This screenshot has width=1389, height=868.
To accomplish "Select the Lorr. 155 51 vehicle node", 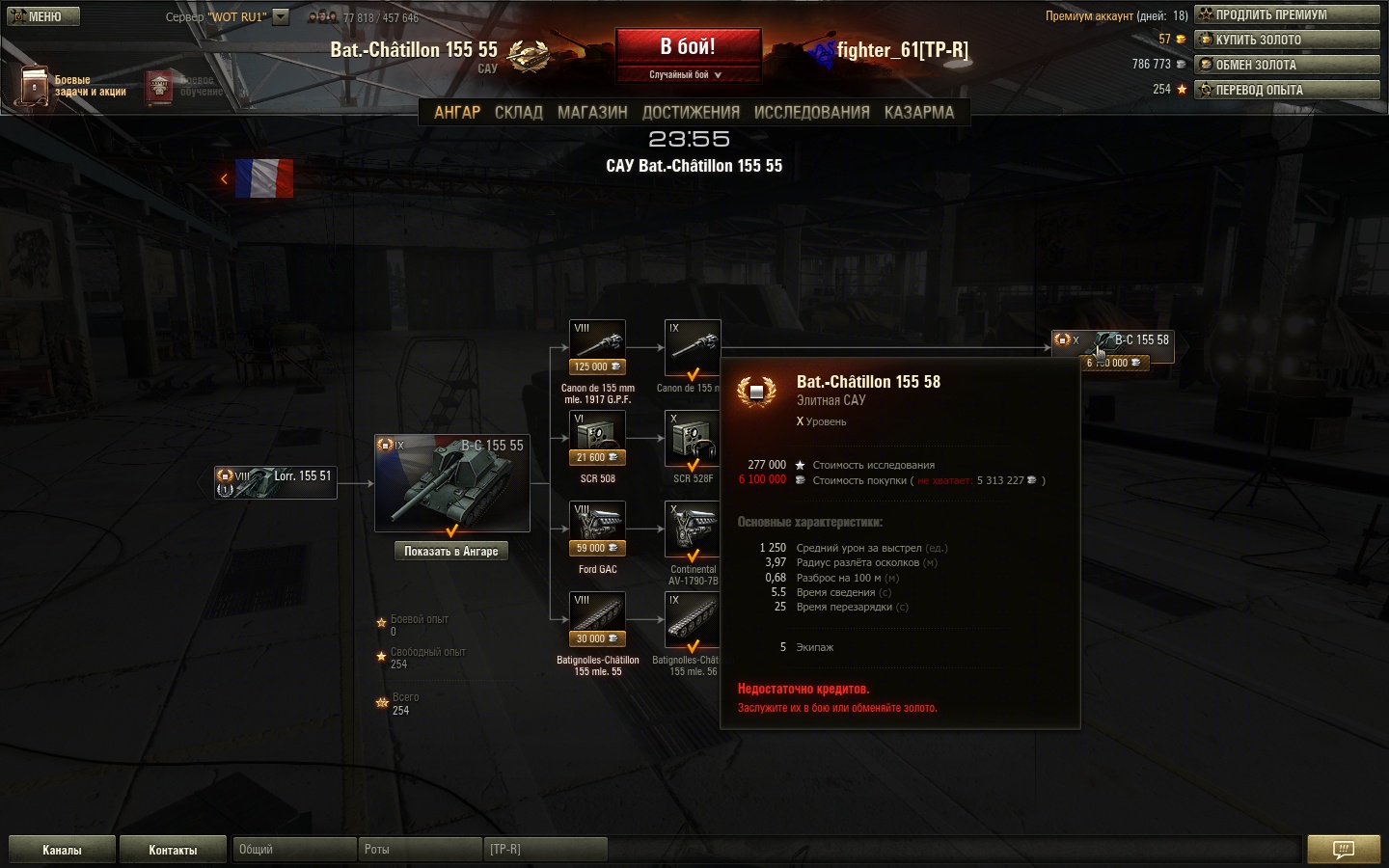I will coord(276,482).
